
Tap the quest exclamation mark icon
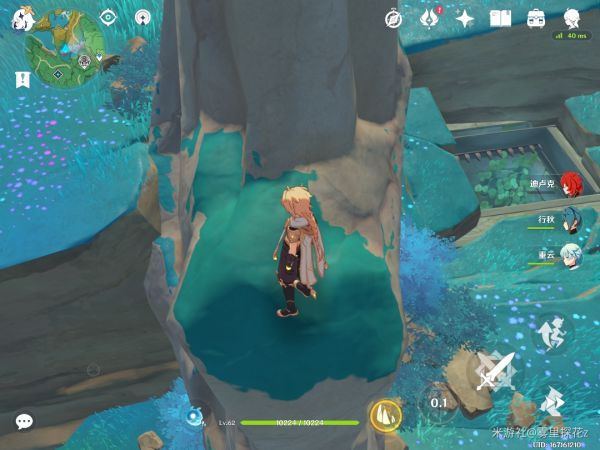click(22, 78)
